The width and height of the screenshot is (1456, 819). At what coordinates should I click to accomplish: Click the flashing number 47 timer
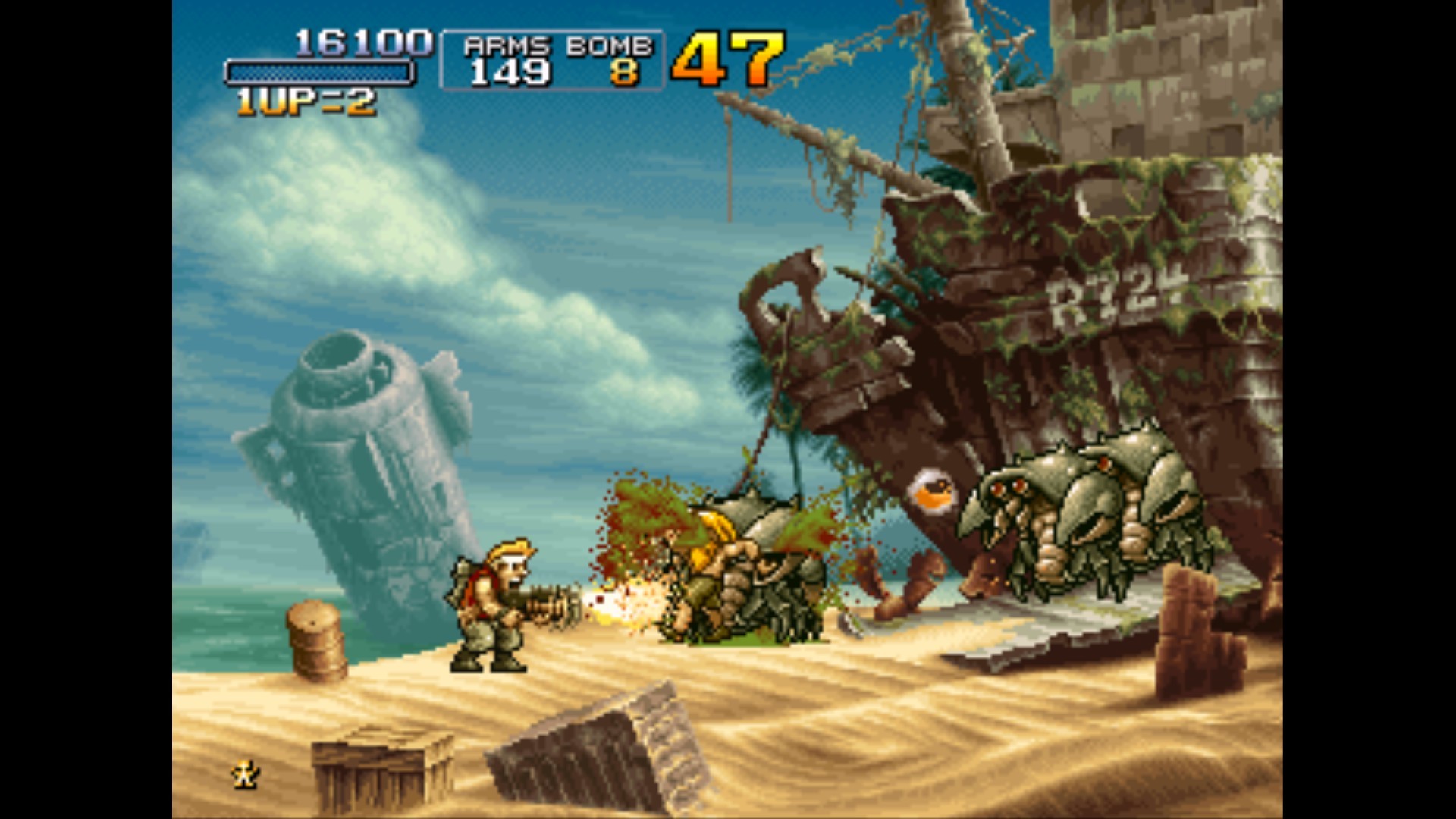coord(729,57)
